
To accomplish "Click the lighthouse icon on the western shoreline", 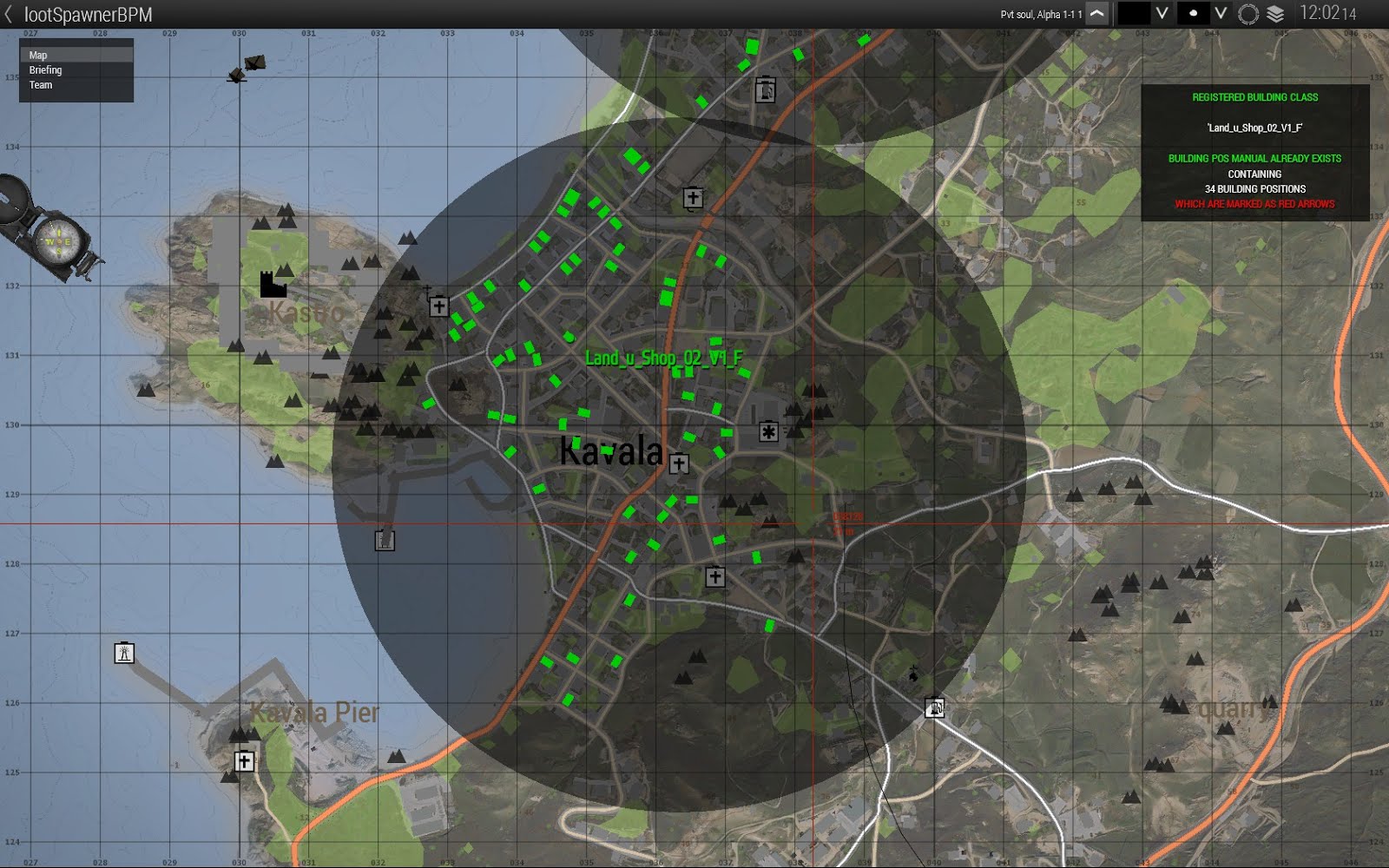I will 124,653.
